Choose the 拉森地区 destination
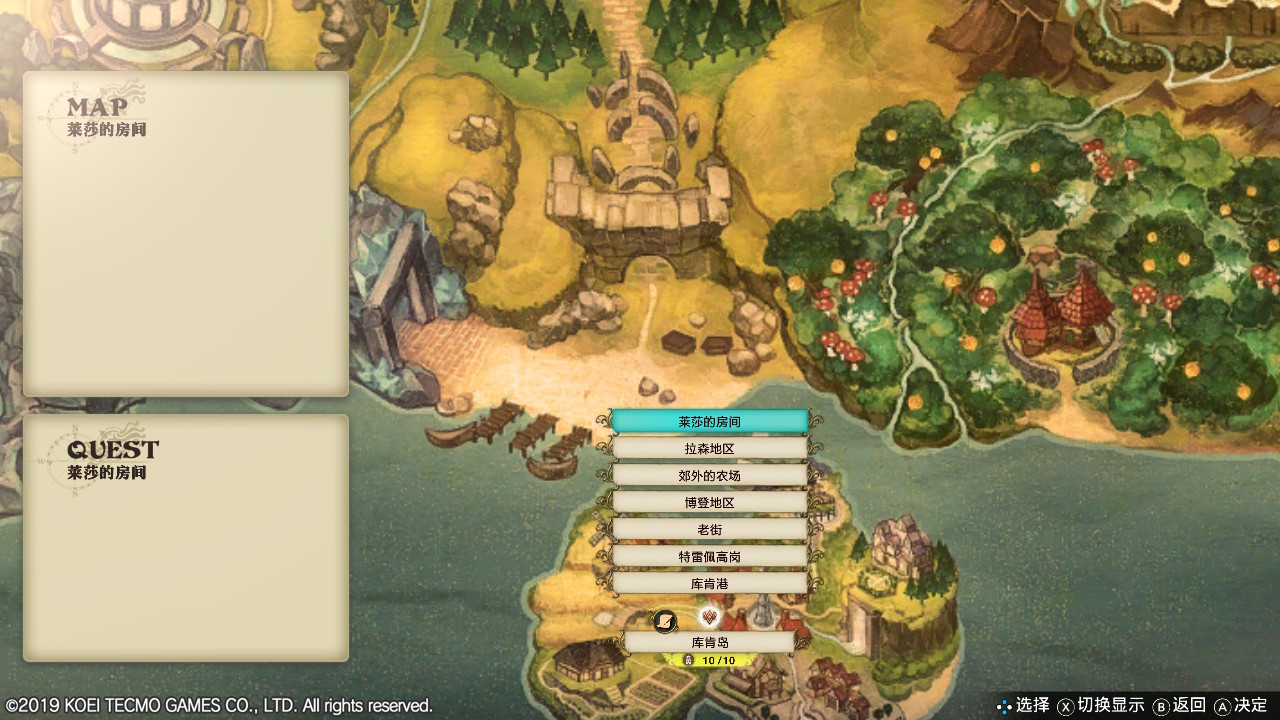This screenshot has height=720, width=1280. 709,449
